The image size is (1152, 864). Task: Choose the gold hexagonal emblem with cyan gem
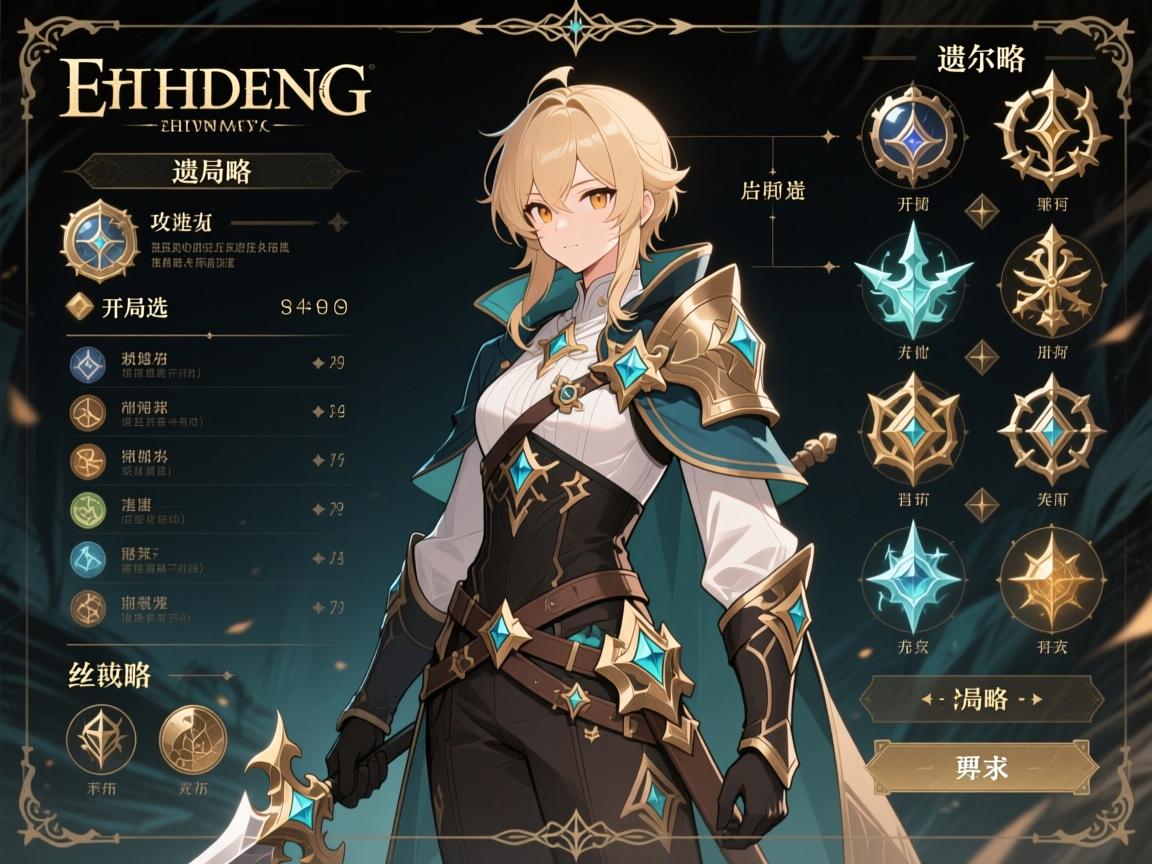tap(913, 424)
